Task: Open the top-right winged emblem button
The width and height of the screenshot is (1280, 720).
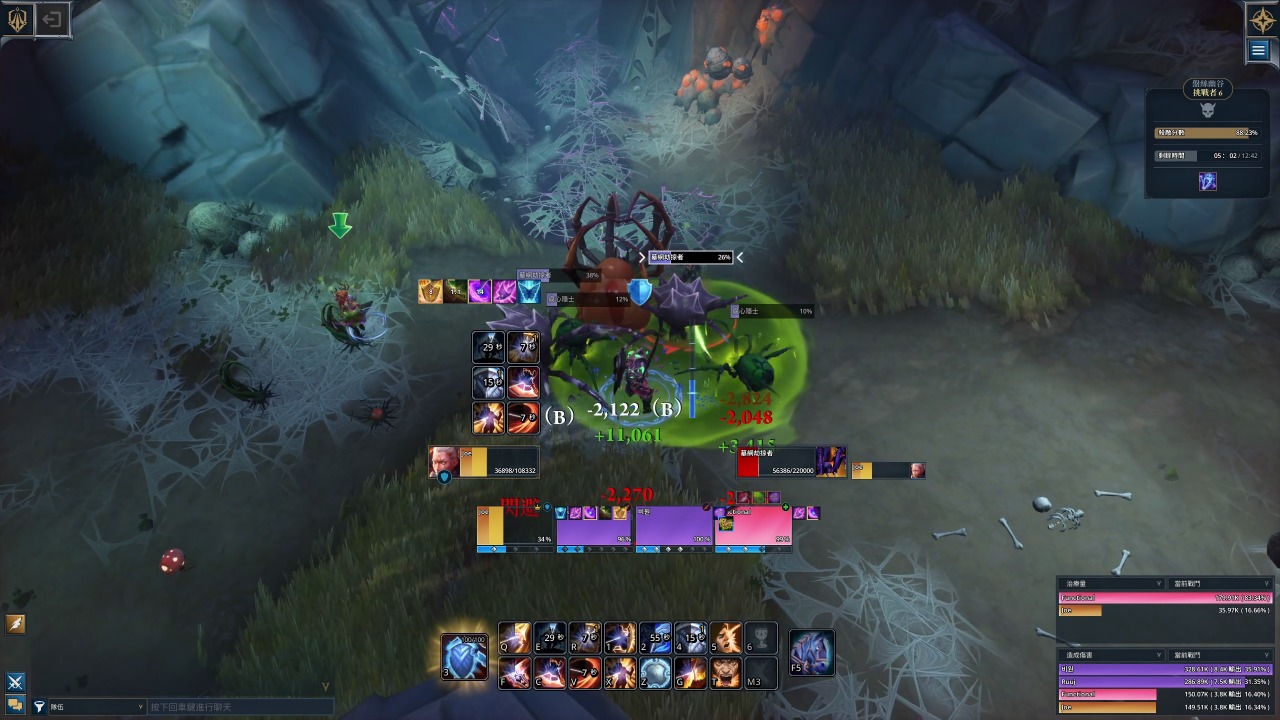Action: pos(1259,19)
